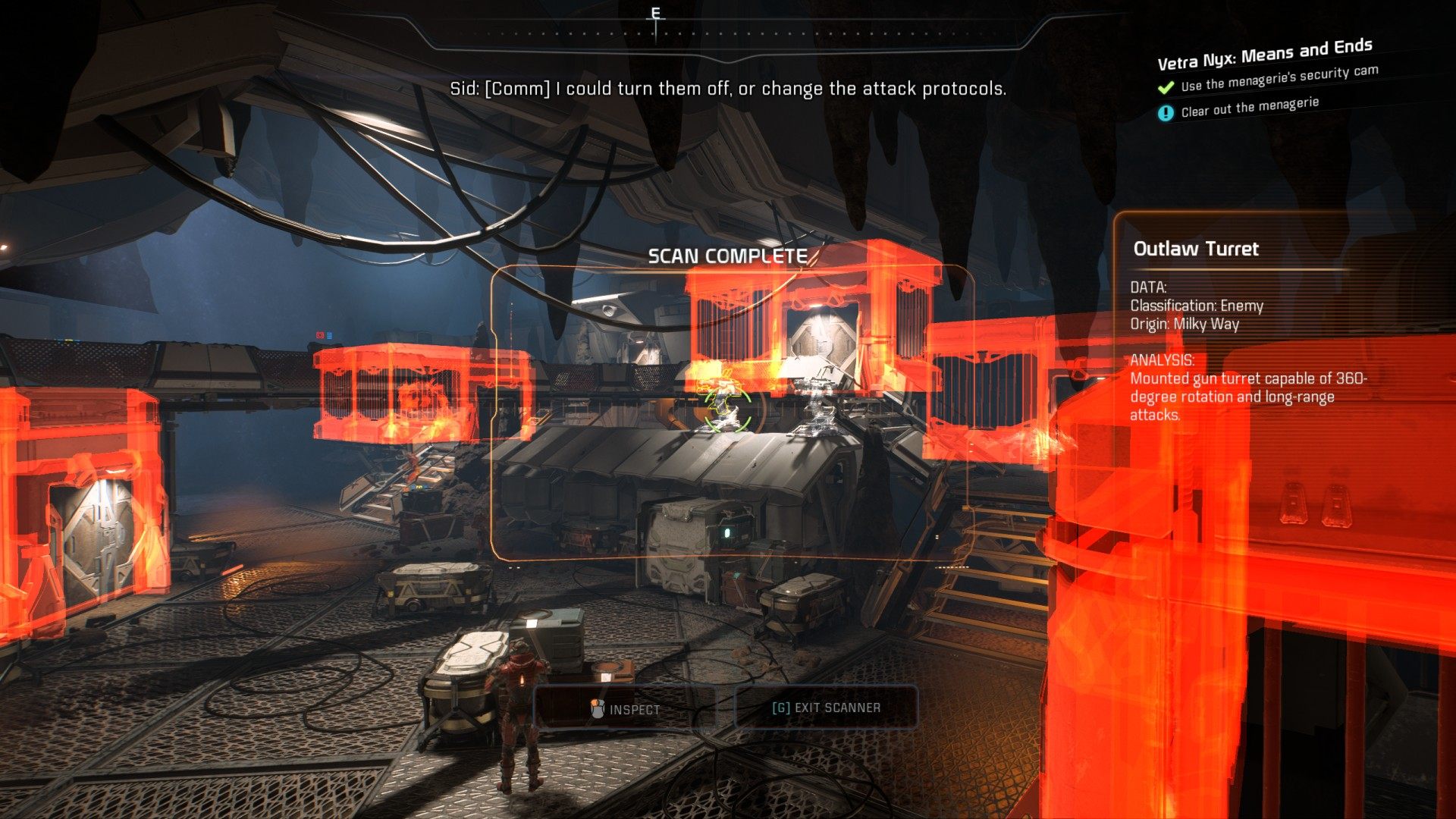The height and width of the screenshot is (819, 1456).
Task: Select the Clear out the menagerie objective
Action: pos(1249,108)
